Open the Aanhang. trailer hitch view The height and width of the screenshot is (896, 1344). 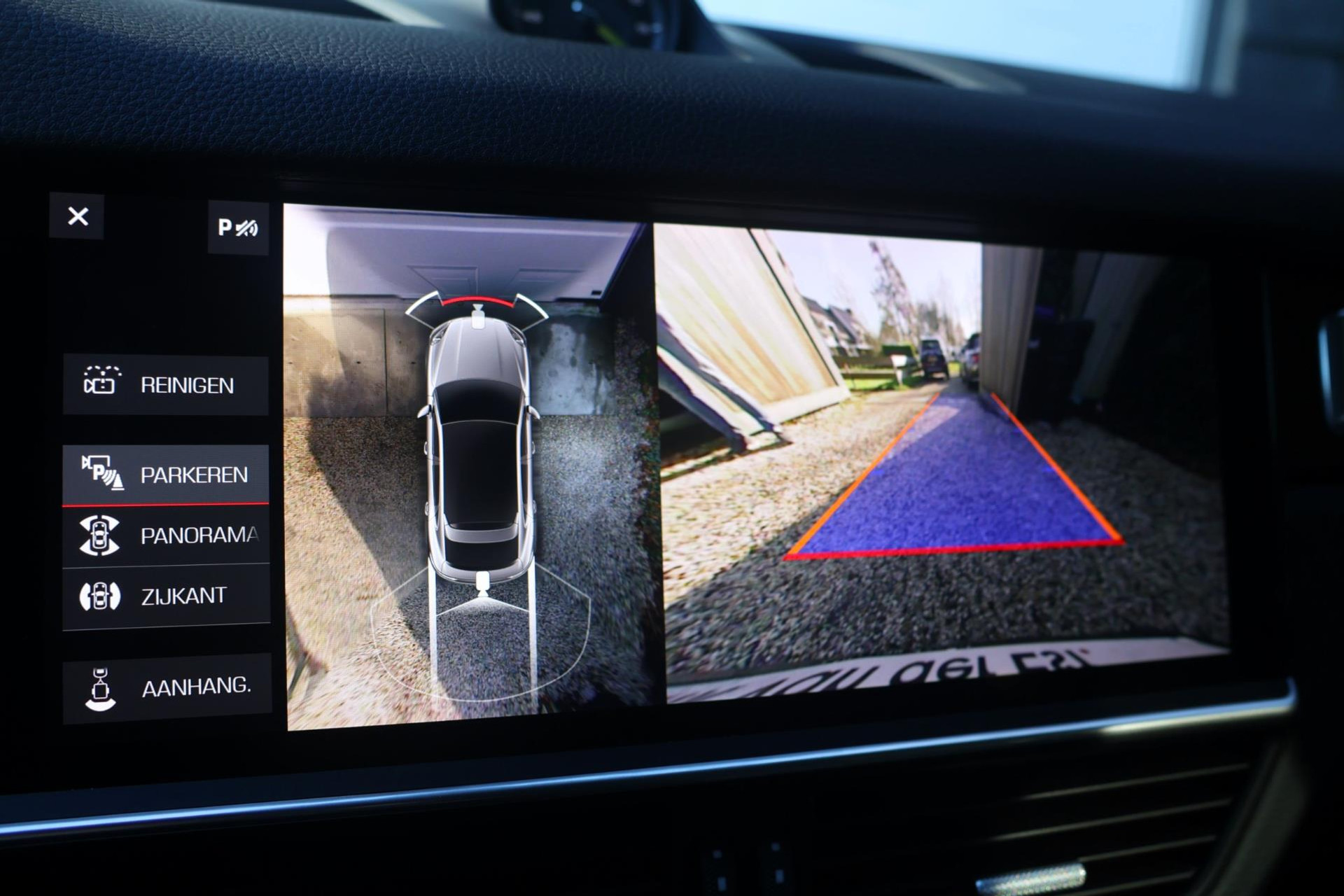[x=167, y=688]
